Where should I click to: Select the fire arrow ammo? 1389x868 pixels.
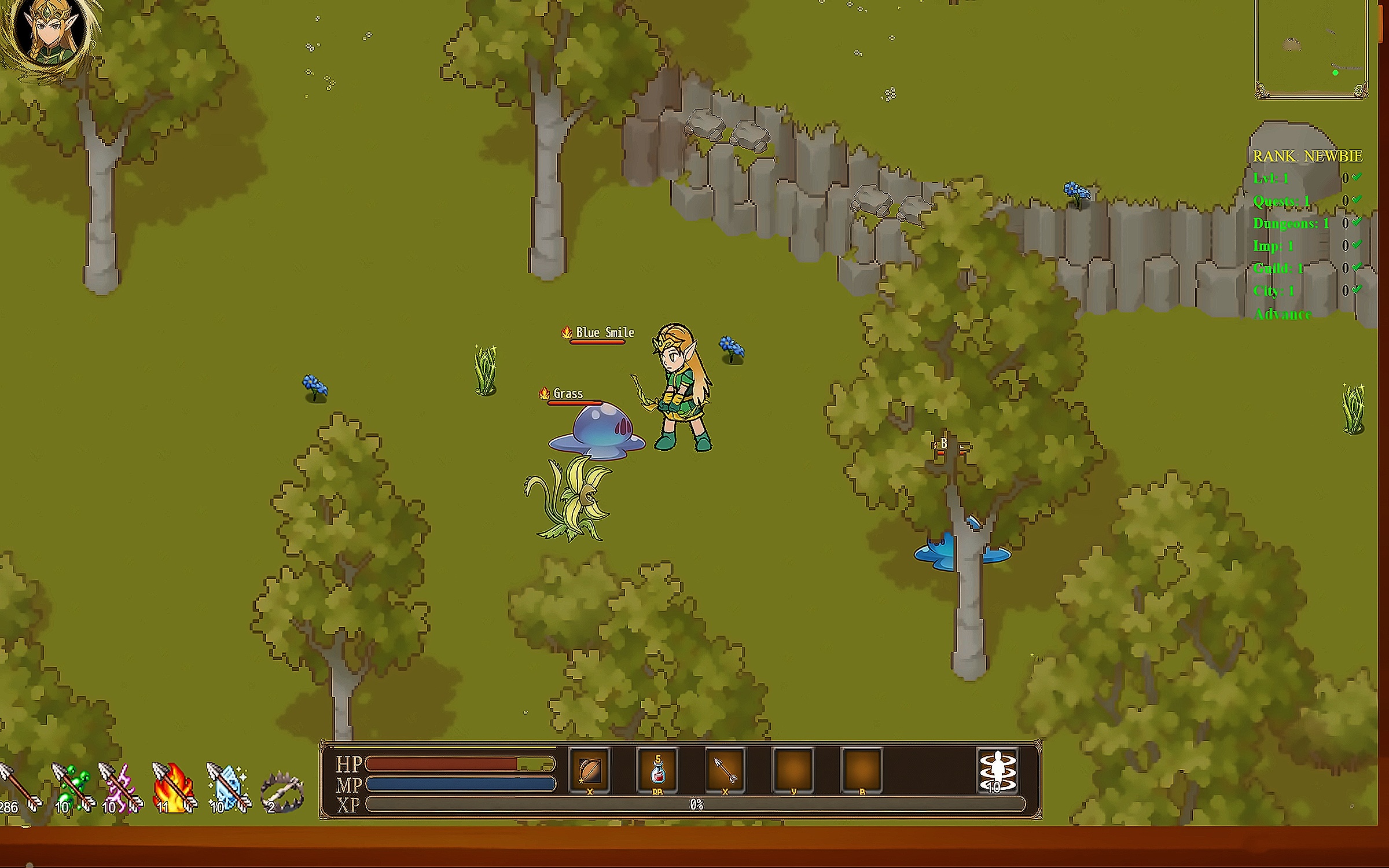click(x=174, y=786)
